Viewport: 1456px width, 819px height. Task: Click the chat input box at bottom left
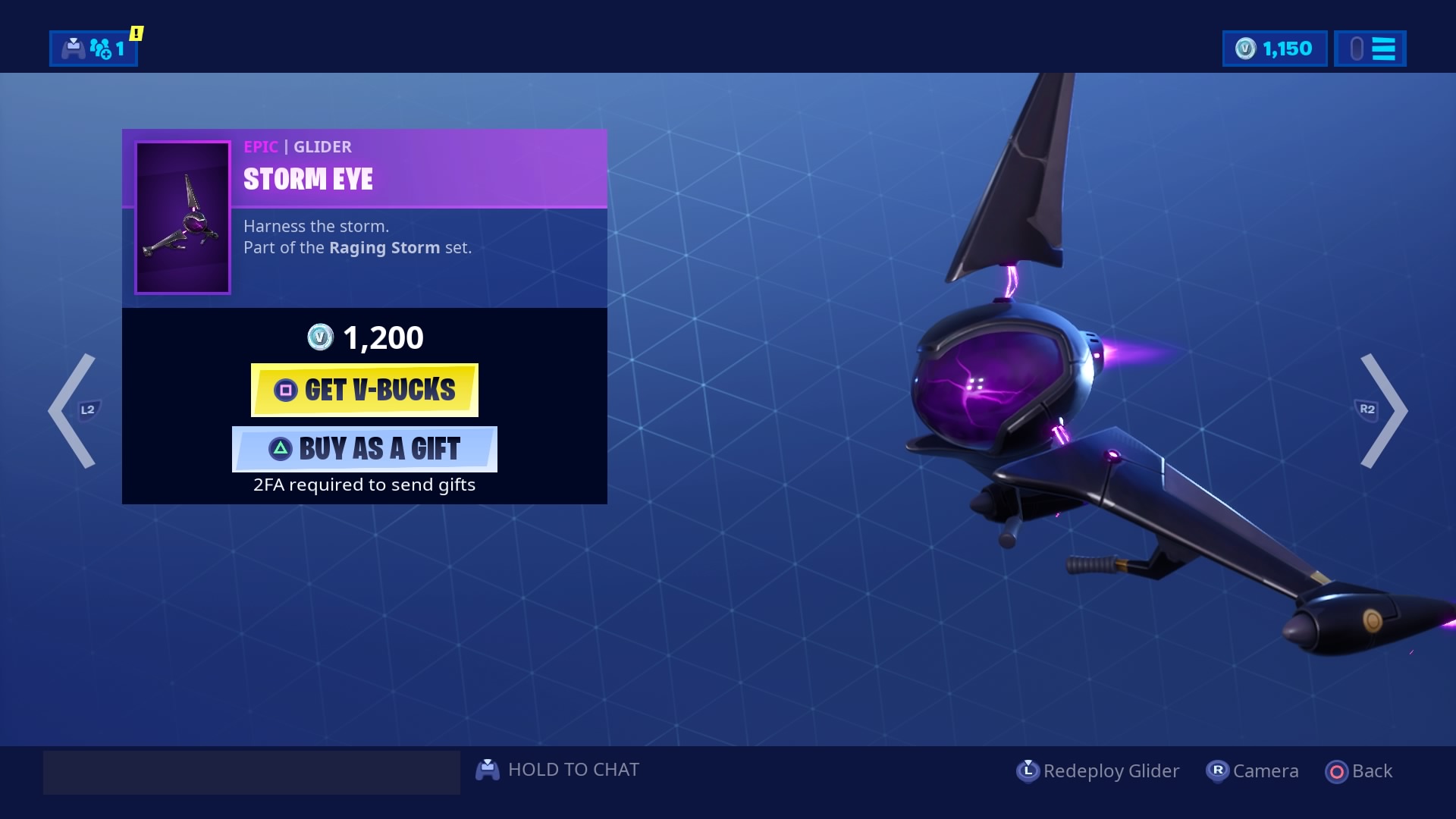(250, 771)
